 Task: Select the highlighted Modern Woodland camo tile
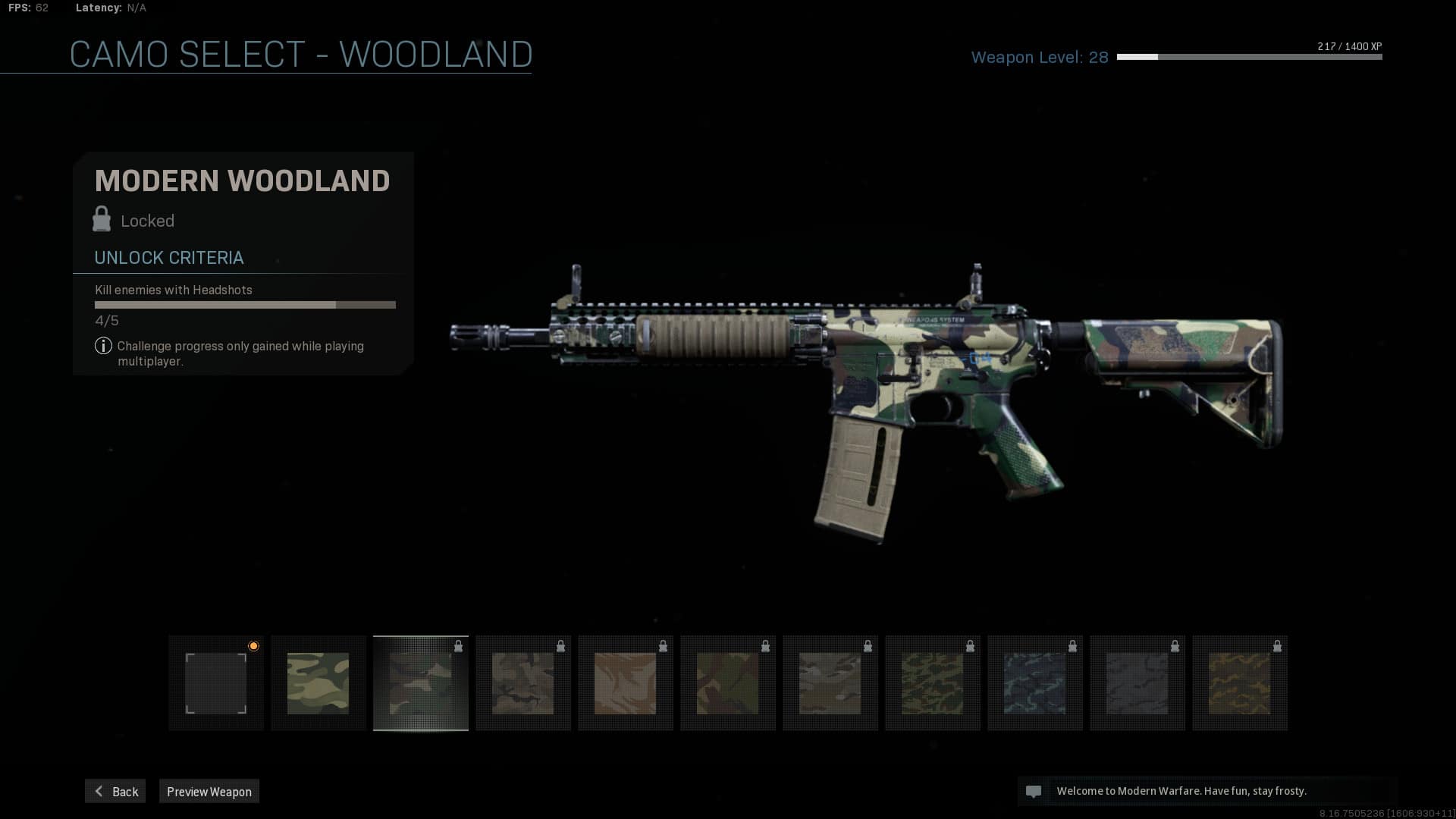tap(421, 683)
